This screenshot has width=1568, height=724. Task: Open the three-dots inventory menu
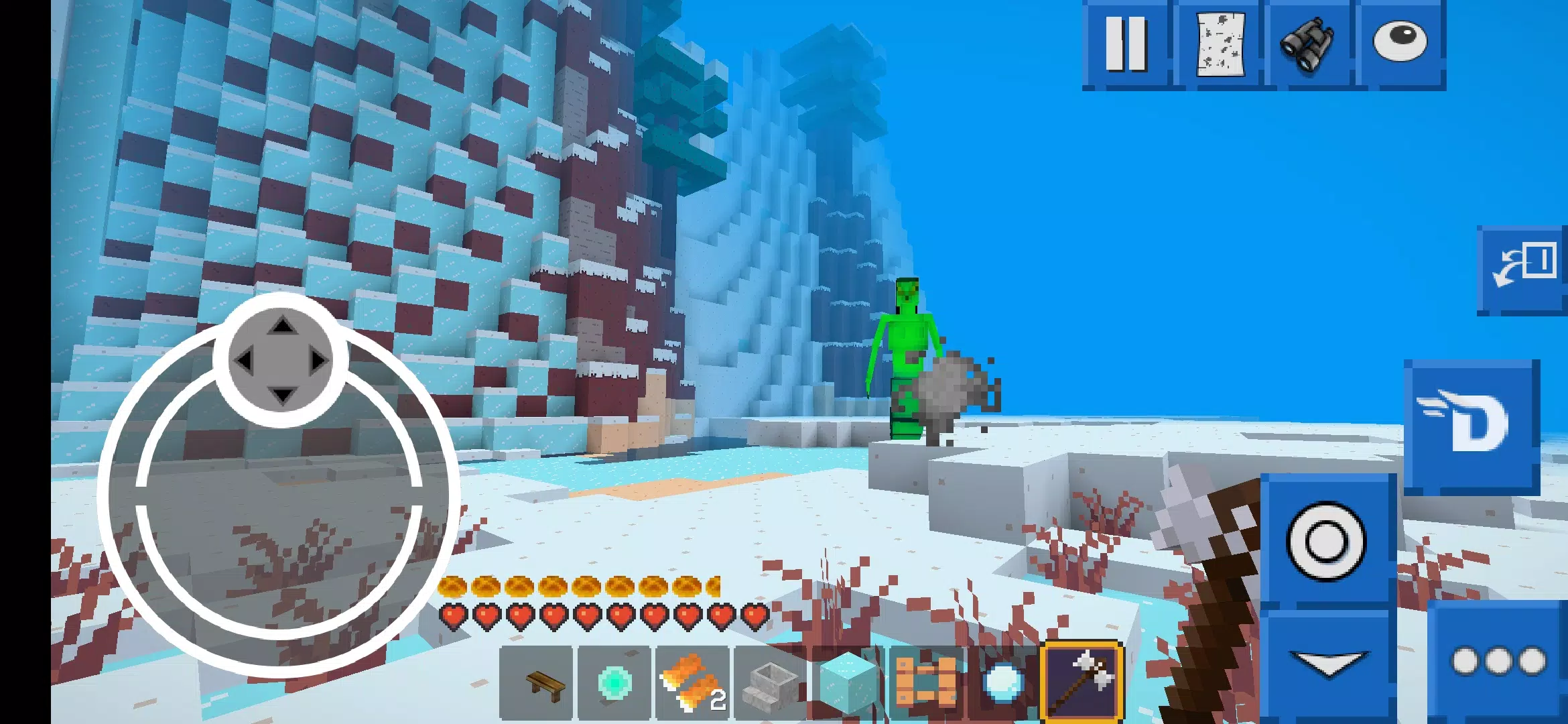tap(1498, 662)
